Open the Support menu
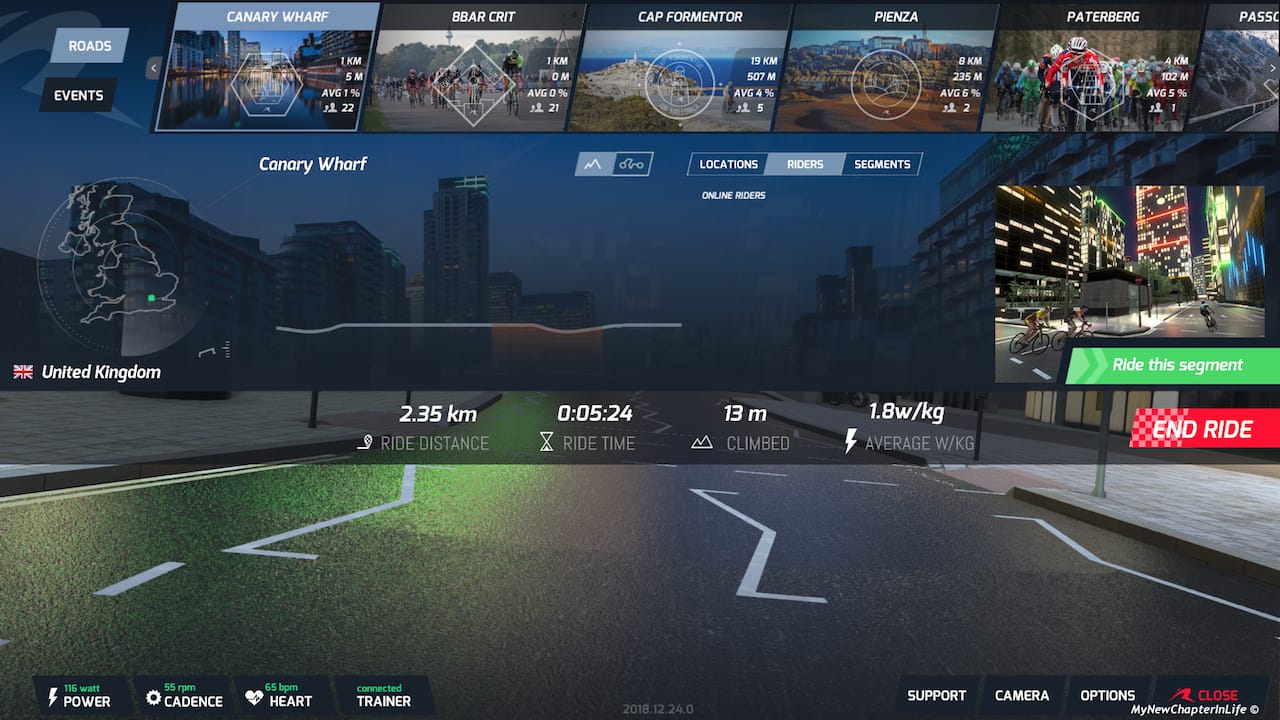This screenshot has height=720, width=1280. 936,695
